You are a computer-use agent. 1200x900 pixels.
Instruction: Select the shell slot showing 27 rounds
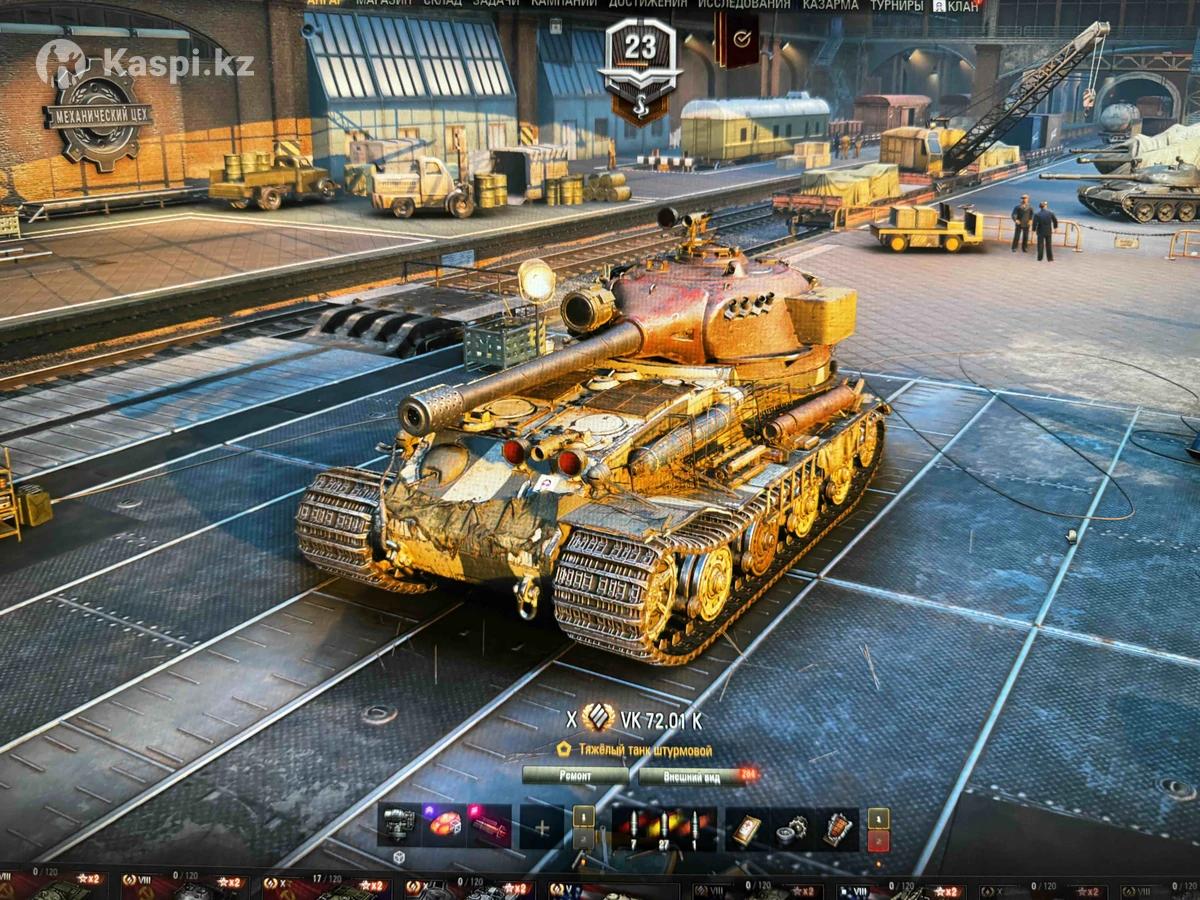point(662,828)
